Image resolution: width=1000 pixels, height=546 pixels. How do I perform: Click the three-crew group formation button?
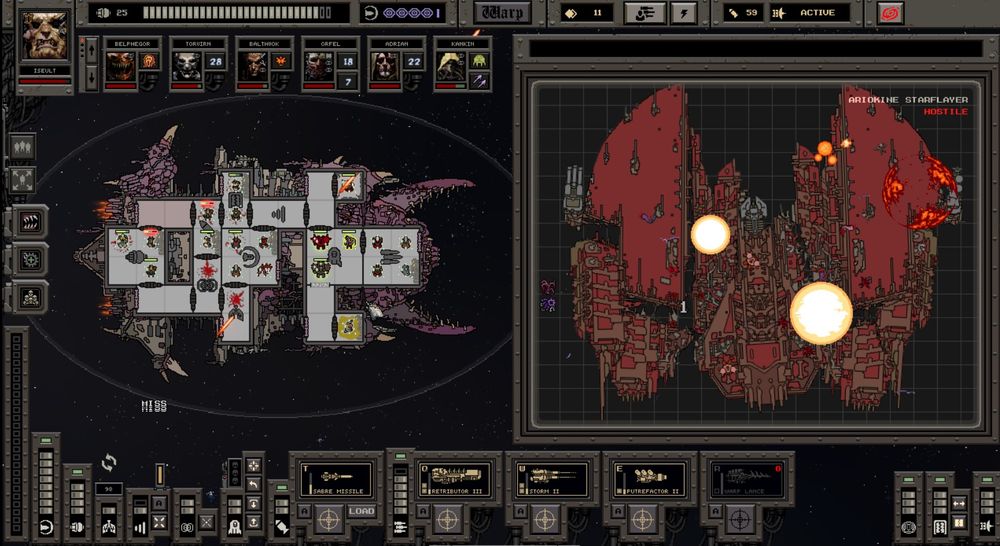coord(23,146)
